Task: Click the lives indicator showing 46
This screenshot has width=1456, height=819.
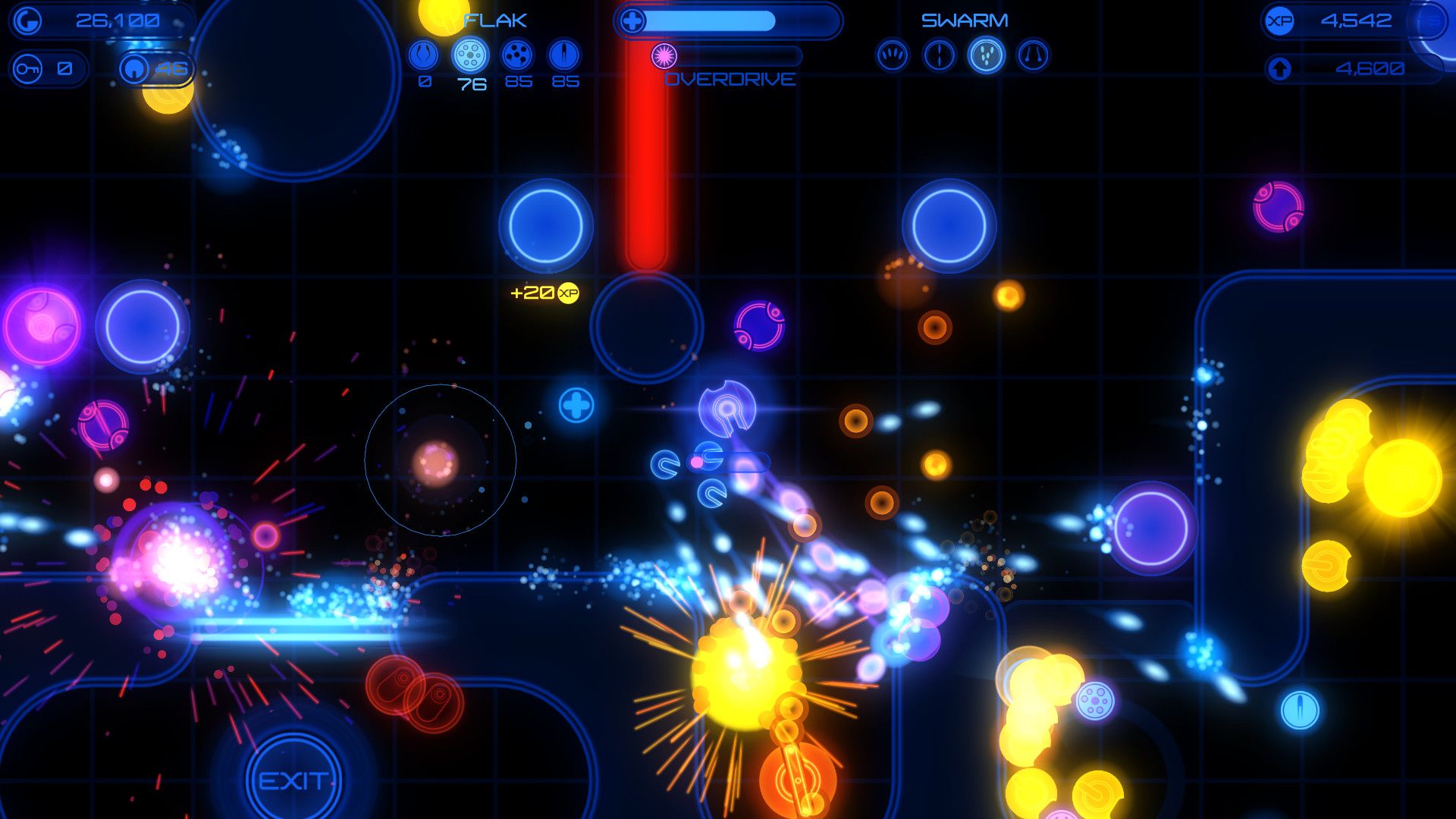Action: click(156, 68)
